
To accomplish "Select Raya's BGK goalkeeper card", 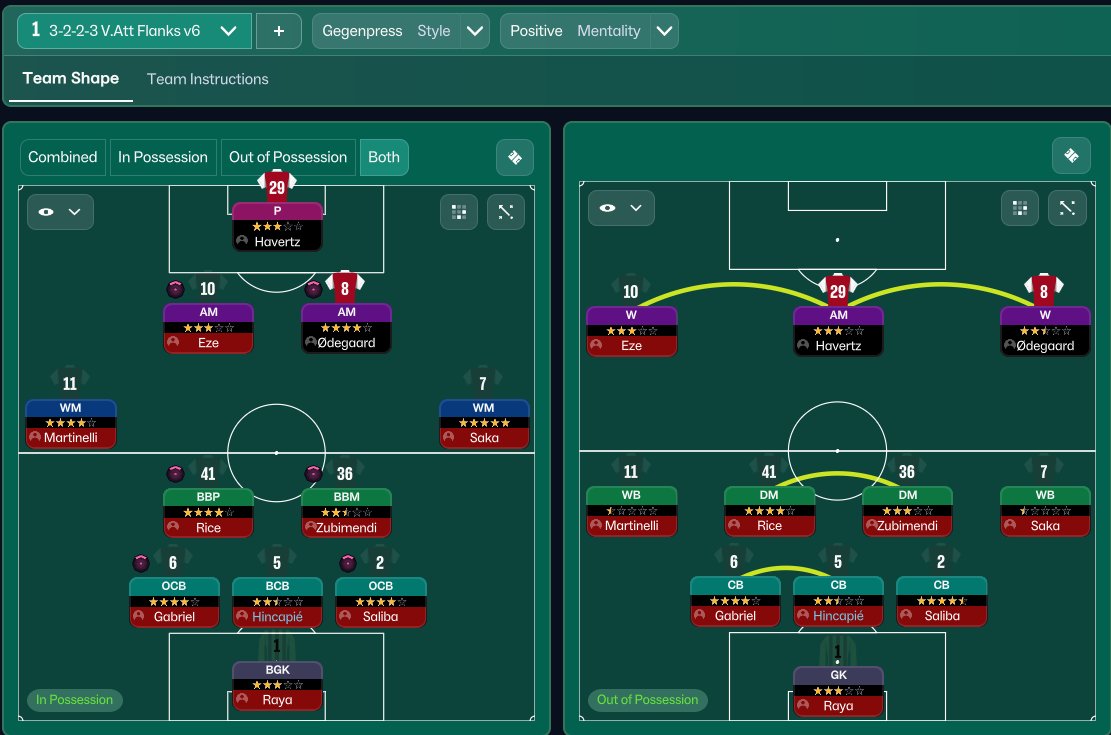I will (277, 684).
